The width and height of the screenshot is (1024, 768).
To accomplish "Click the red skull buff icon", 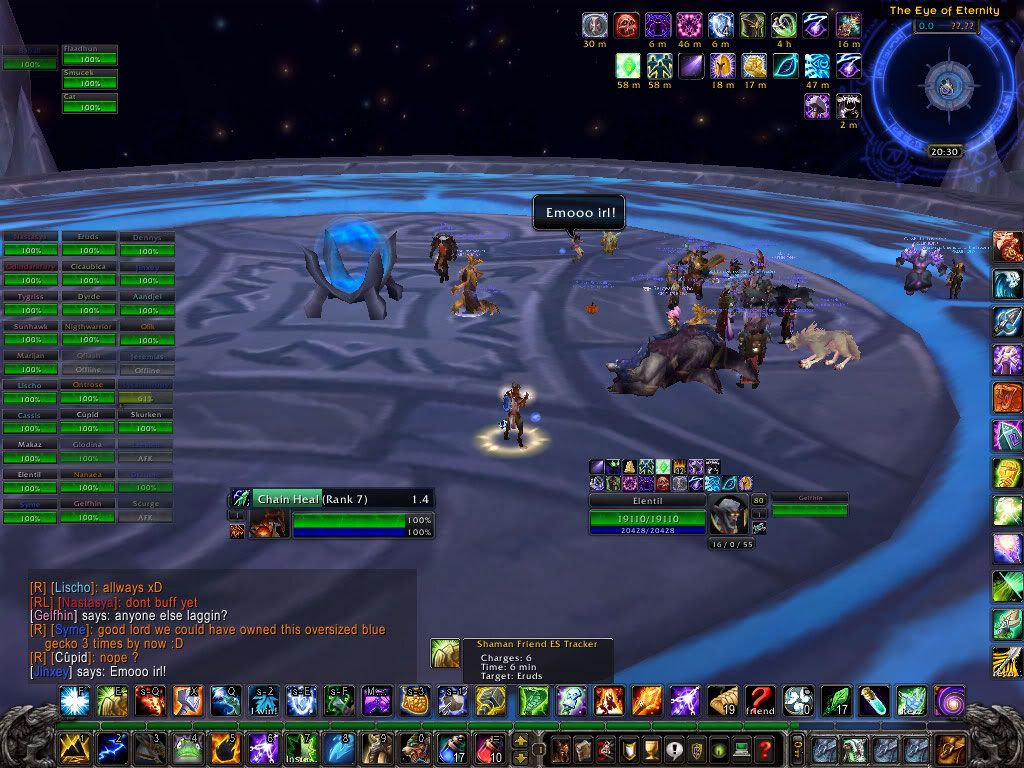I will pos(626,25).
